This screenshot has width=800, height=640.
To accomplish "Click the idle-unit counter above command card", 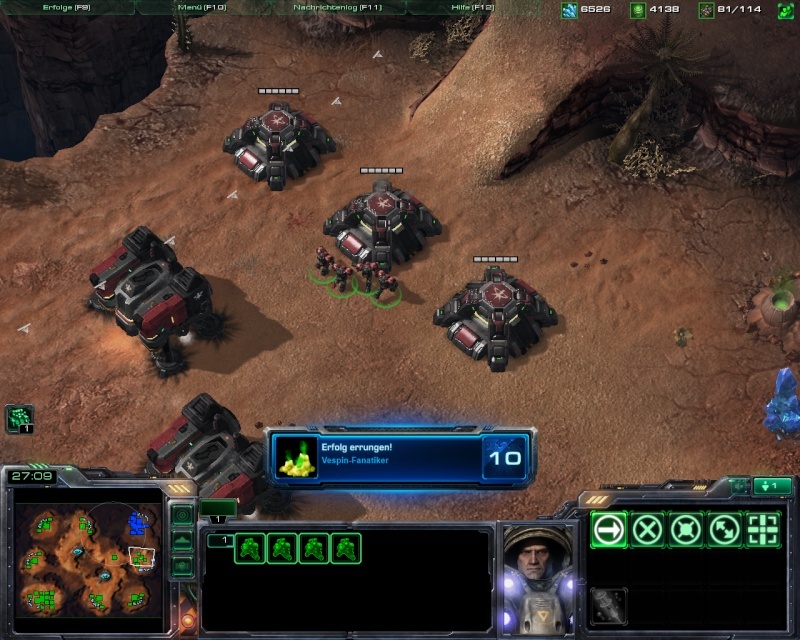I will [x=771, y=486].
